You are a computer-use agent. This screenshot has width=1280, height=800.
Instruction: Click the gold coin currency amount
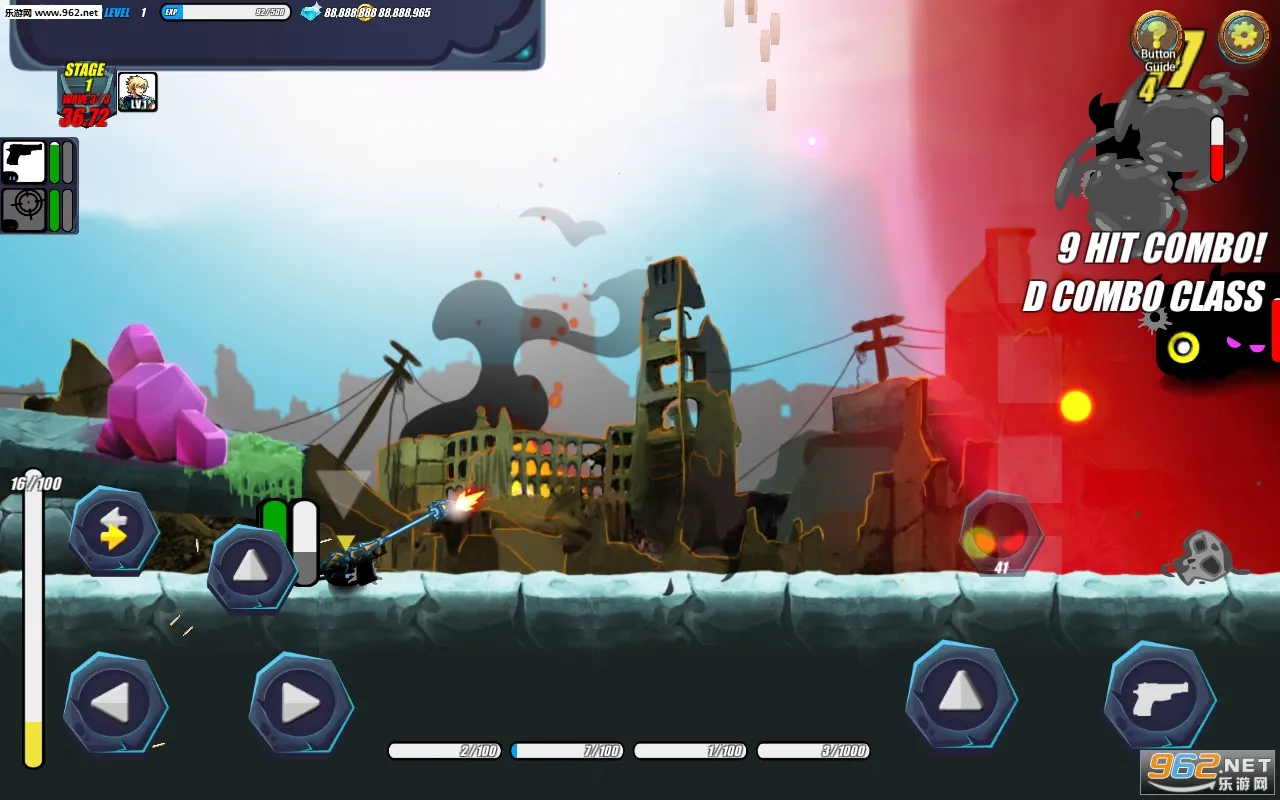point(405,15)
